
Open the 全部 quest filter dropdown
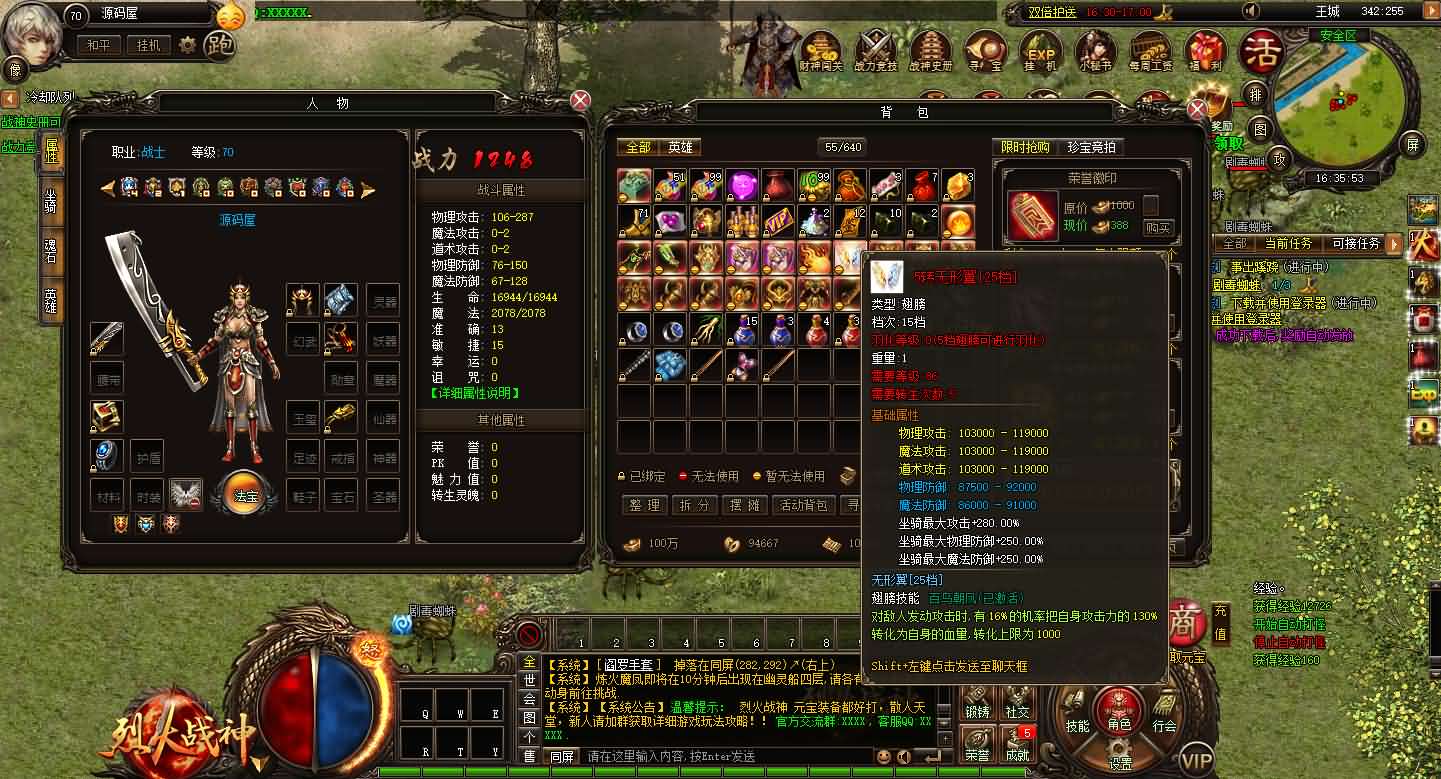1234,244
